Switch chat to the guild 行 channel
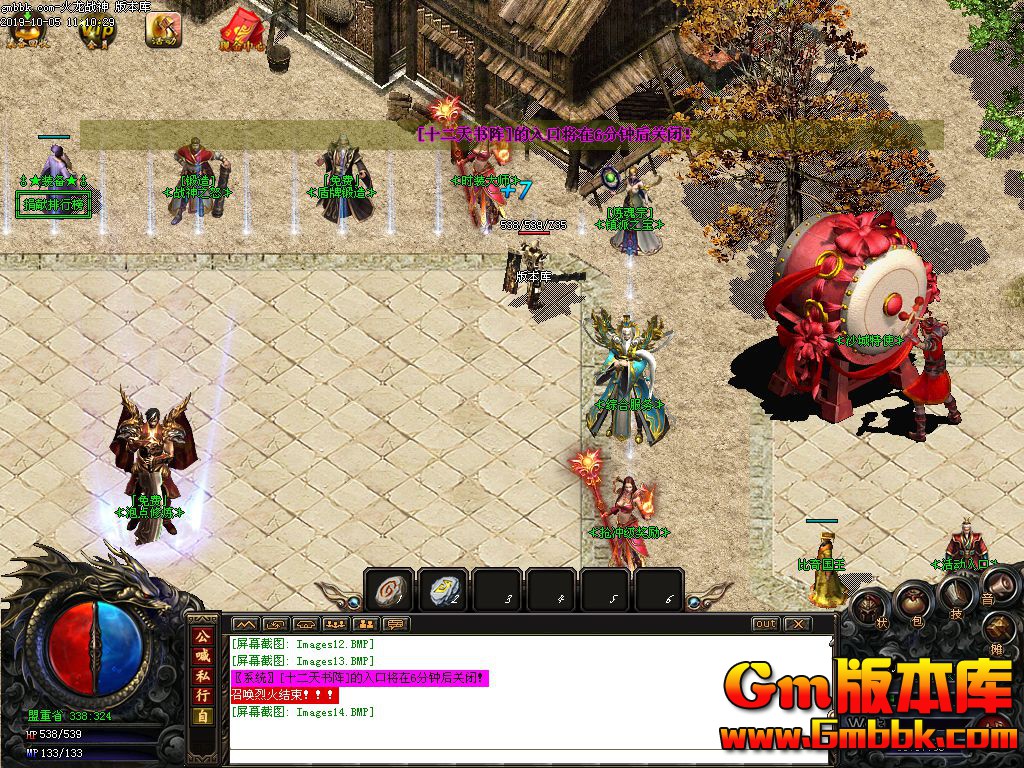 point(202,697)
